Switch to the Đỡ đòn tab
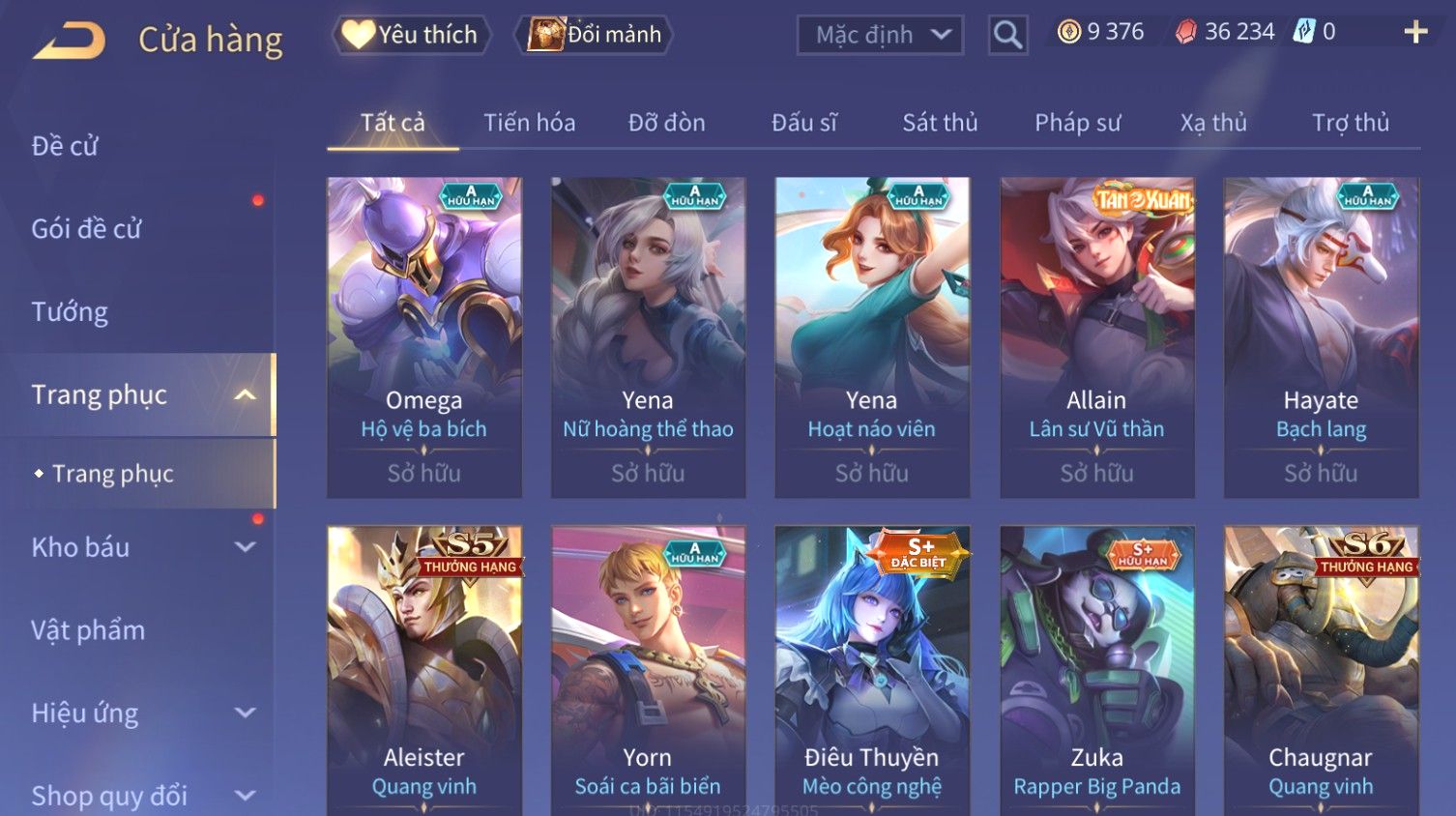The height and width of the screenshot is (816, 1456). tap(666, 123)
